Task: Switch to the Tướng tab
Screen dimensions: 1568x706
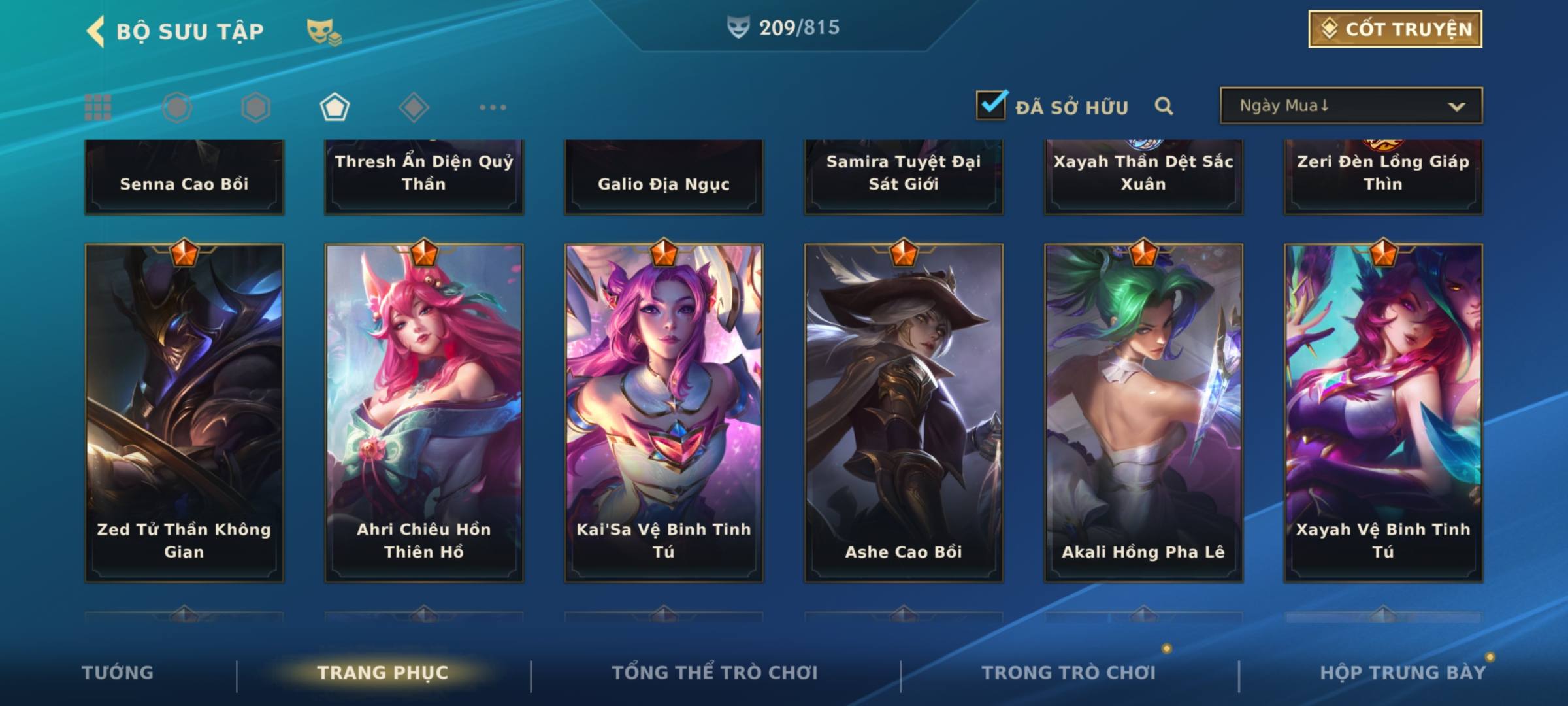Action: coord(118,673)
